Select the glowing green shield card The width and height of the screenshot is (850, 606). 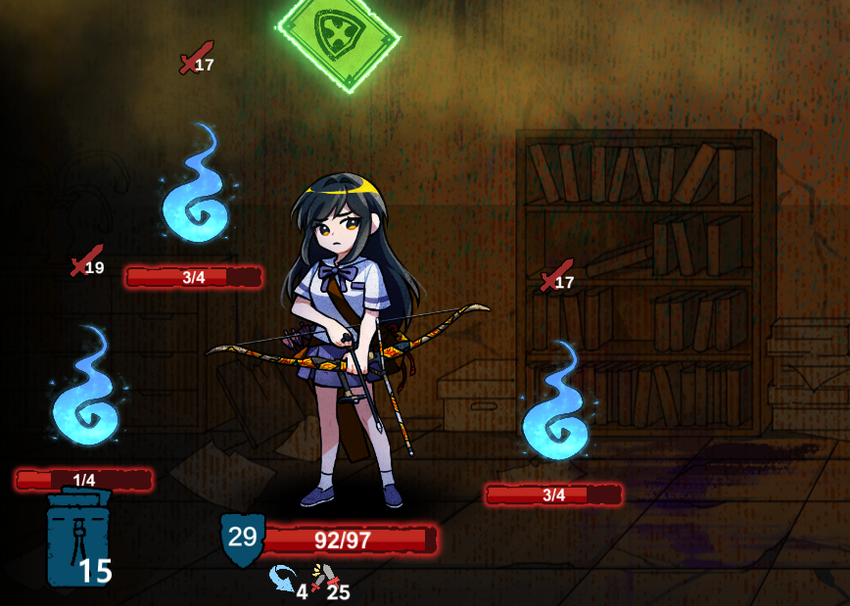click(x=338, y=37)
